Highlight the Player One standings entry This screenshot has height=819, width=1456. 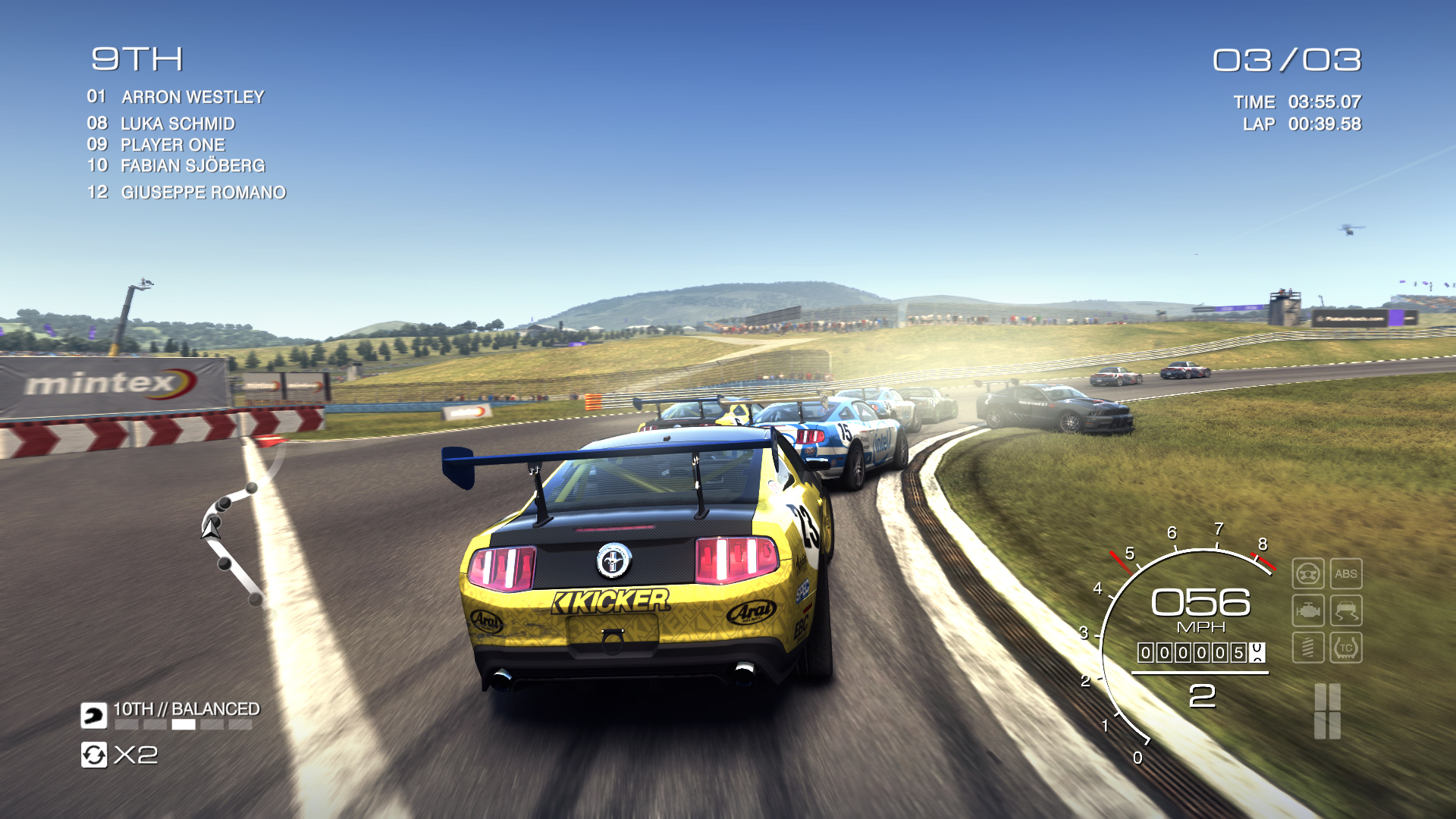click(173, 145)
